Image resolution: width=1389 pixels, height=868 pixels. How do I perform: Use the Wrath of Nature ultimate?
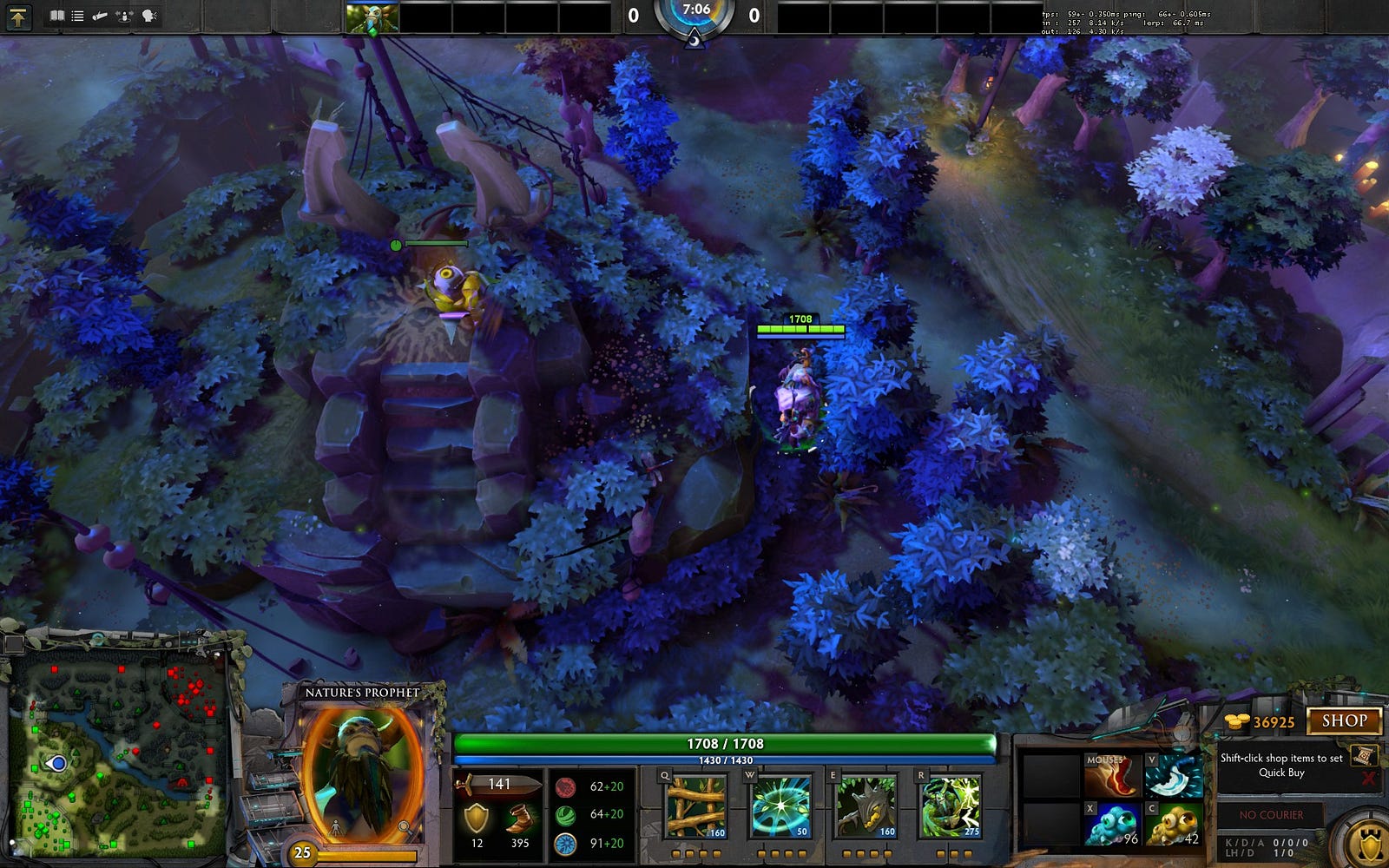(951, 807)
